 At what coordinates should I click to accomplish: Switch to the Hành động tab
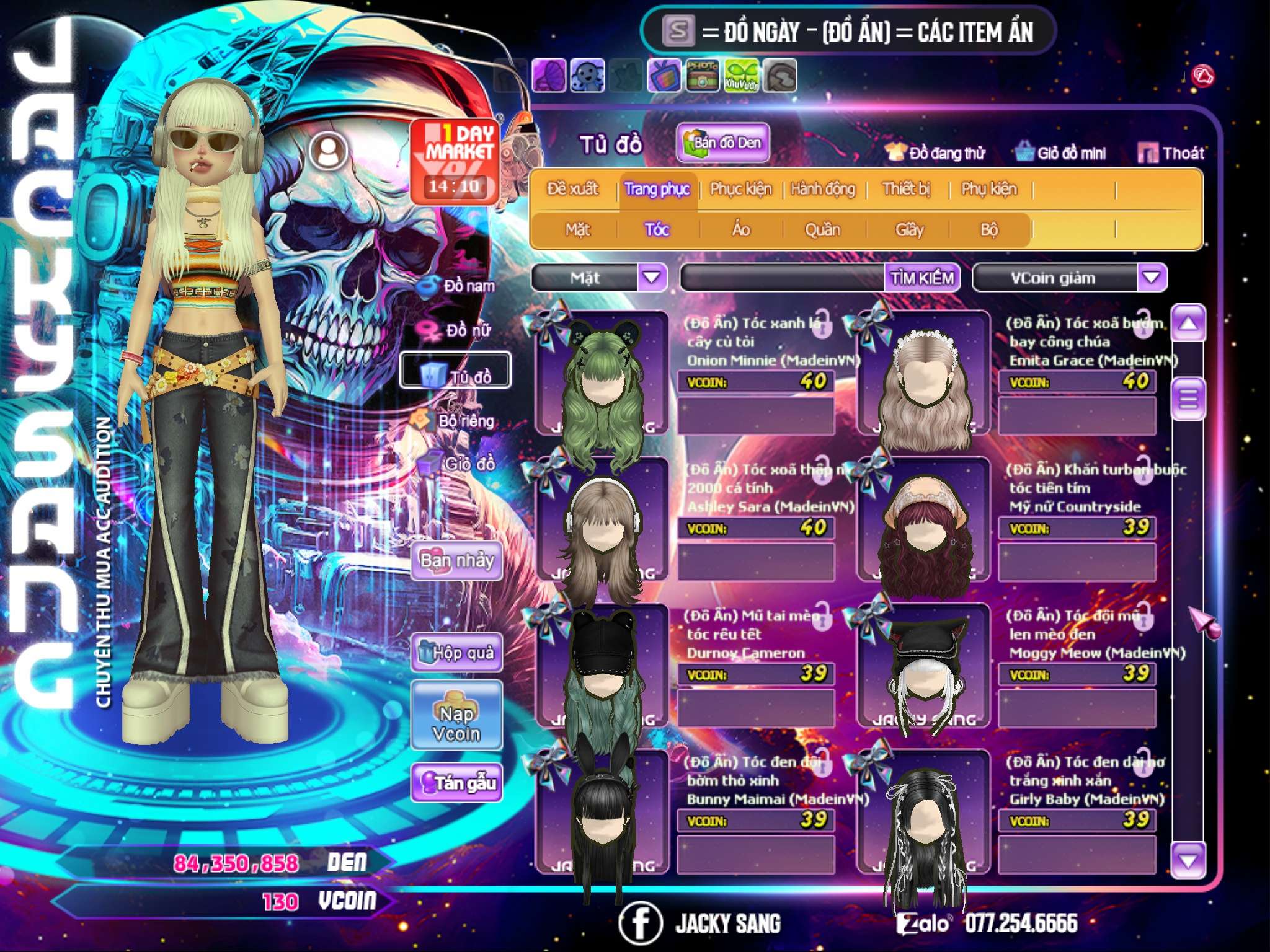tap(822, 189)
